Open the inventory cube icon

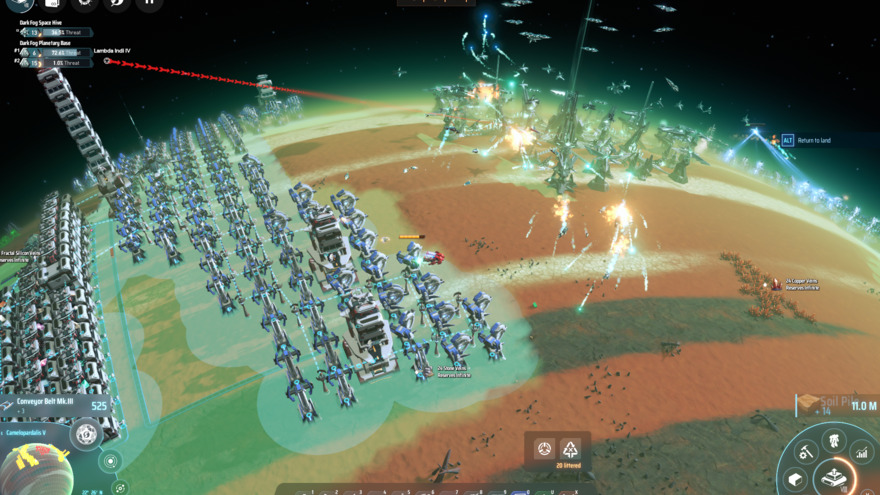click(796, 480)
